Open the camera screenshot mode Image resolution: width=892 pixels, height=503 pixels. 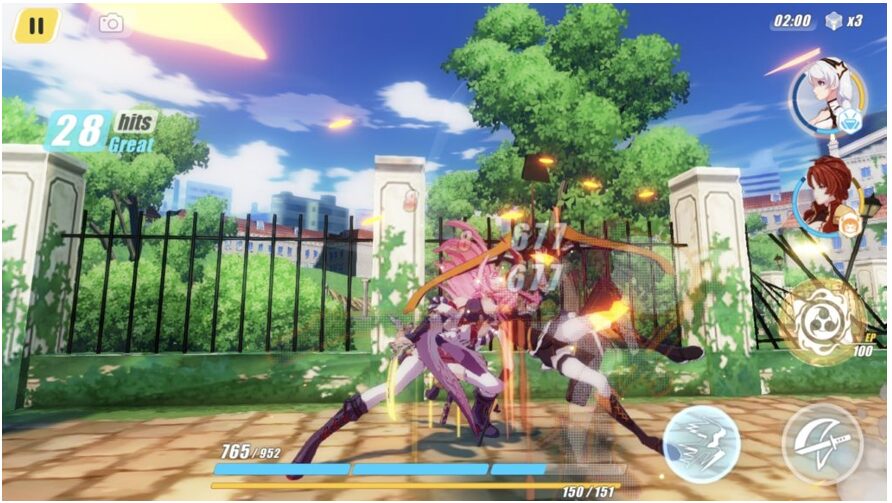[111, 23]
